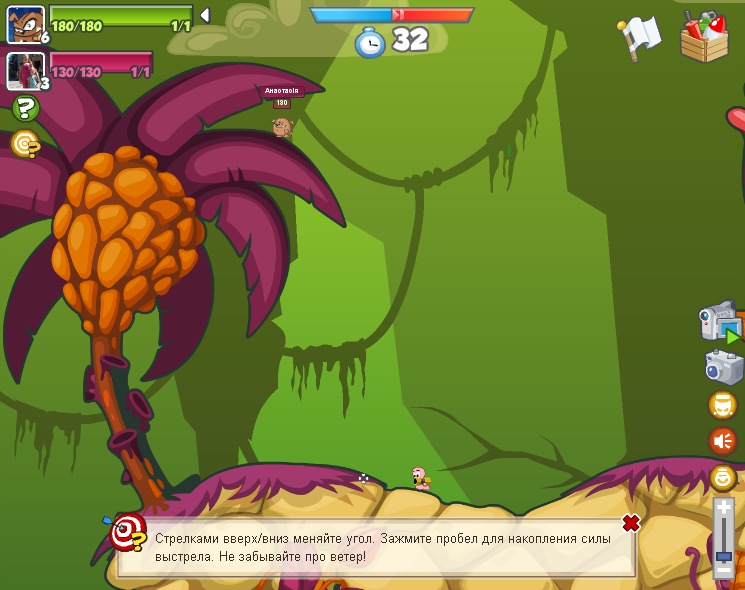Zoom out with the minus button
This screenshot has height=590, width=745.
coord(723,571)
